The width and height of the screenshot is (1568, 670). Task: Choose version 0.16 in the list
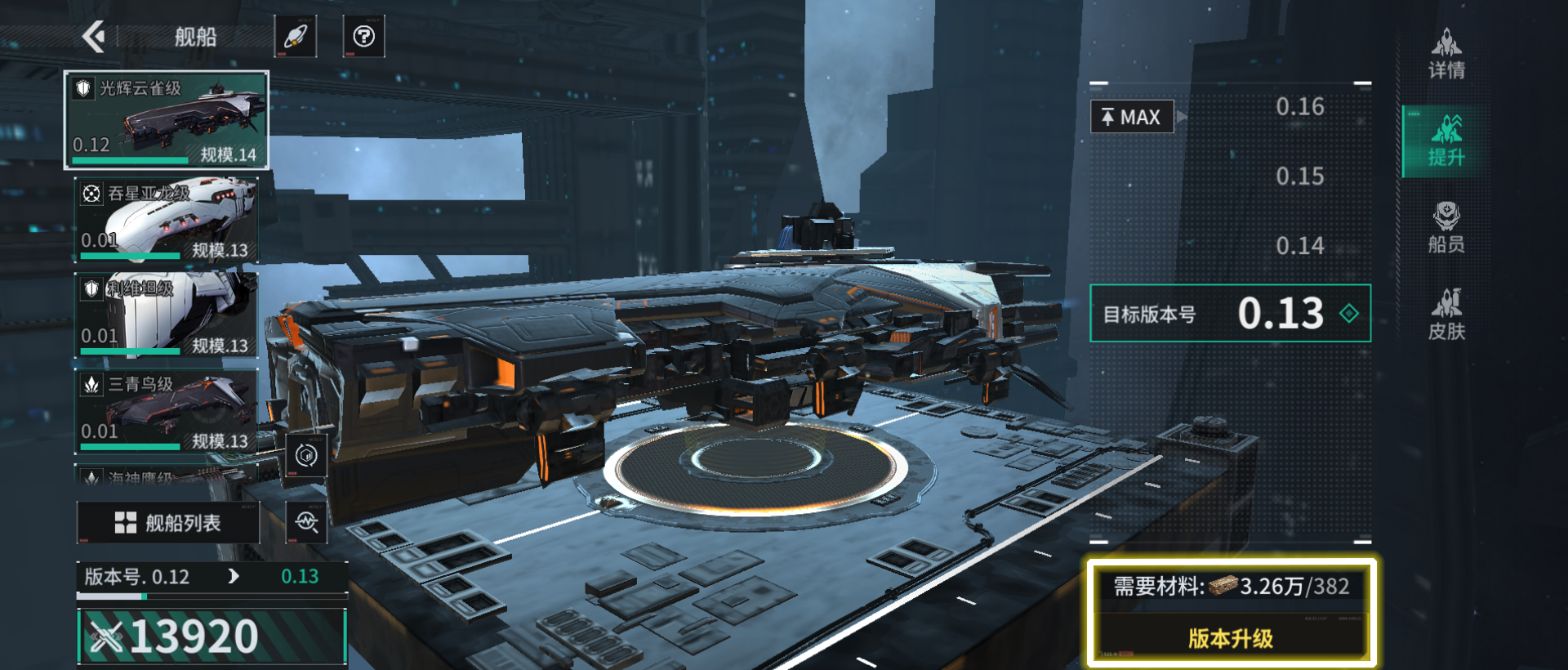1299,106
